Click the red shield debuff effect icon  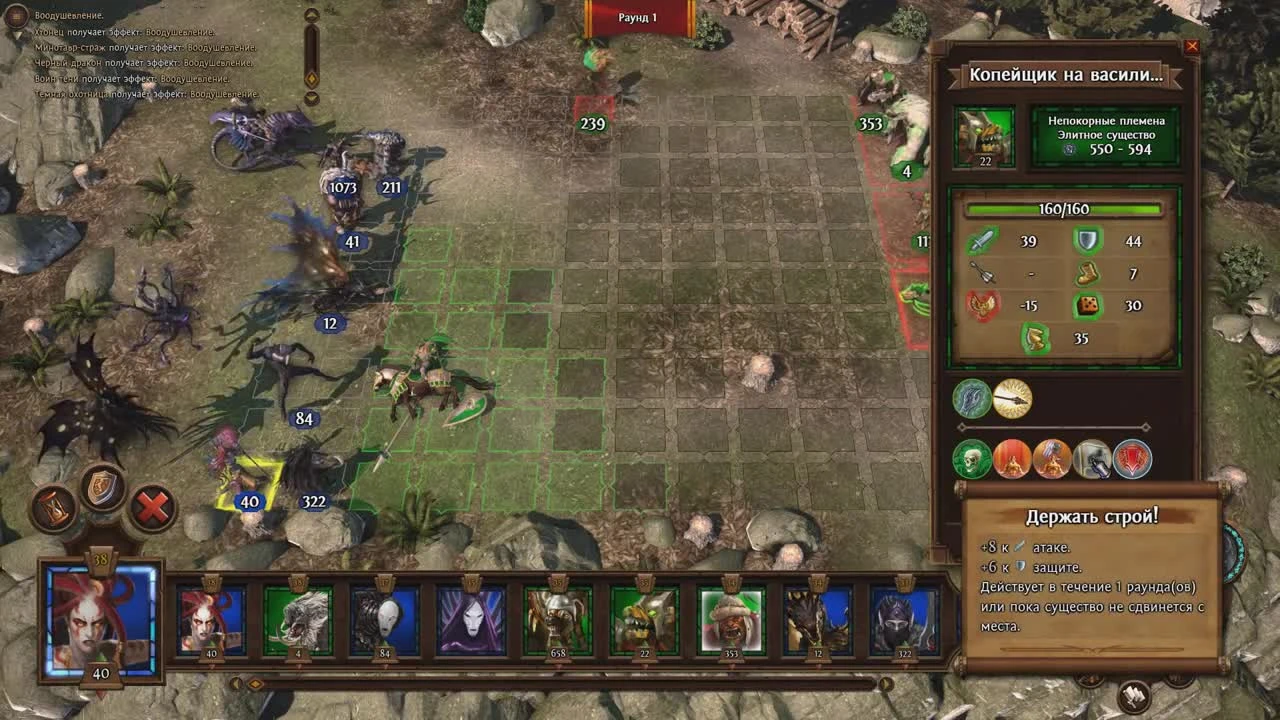[x=1132, y=459]
